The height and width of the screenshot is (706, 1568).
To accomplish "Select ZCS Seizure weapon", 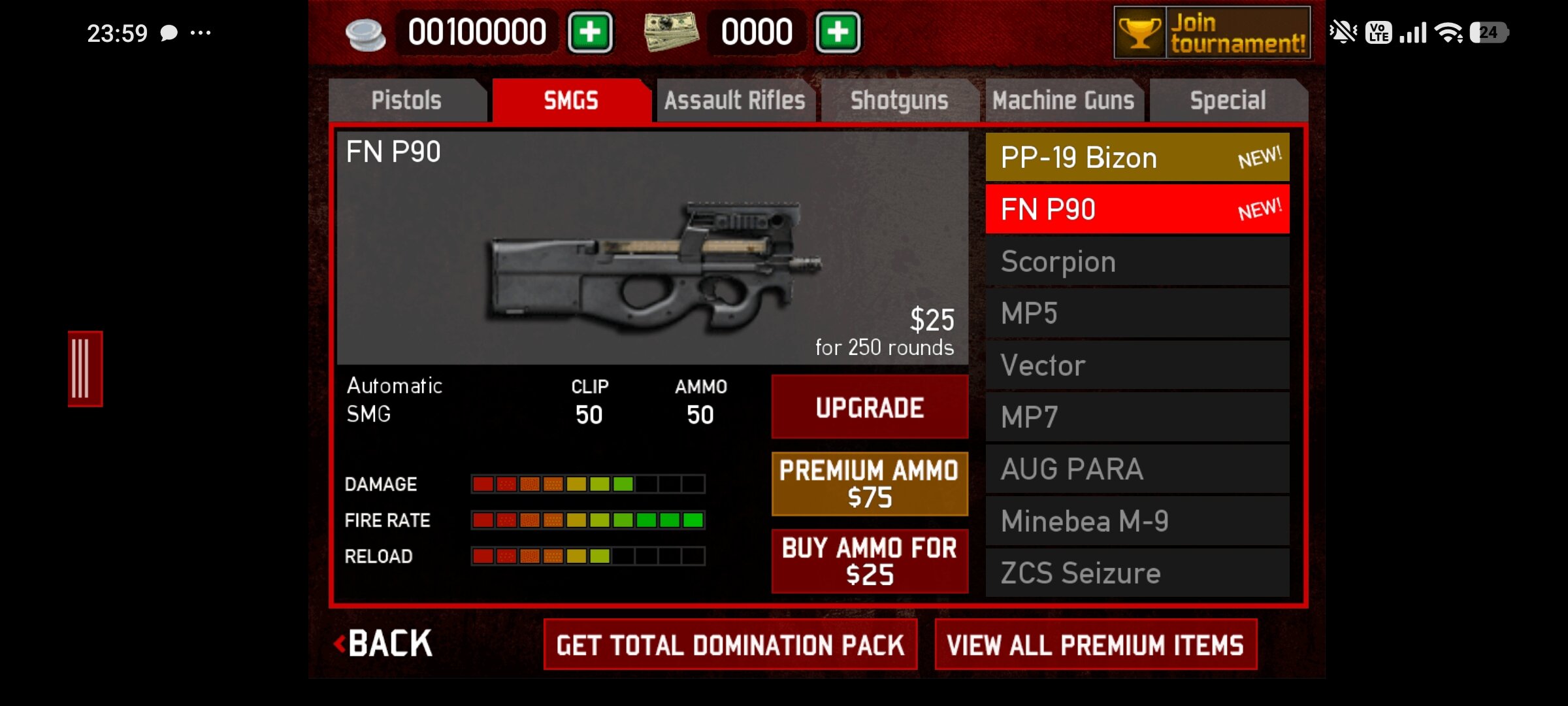I will pyautogui.click(x=1137, y=573).
